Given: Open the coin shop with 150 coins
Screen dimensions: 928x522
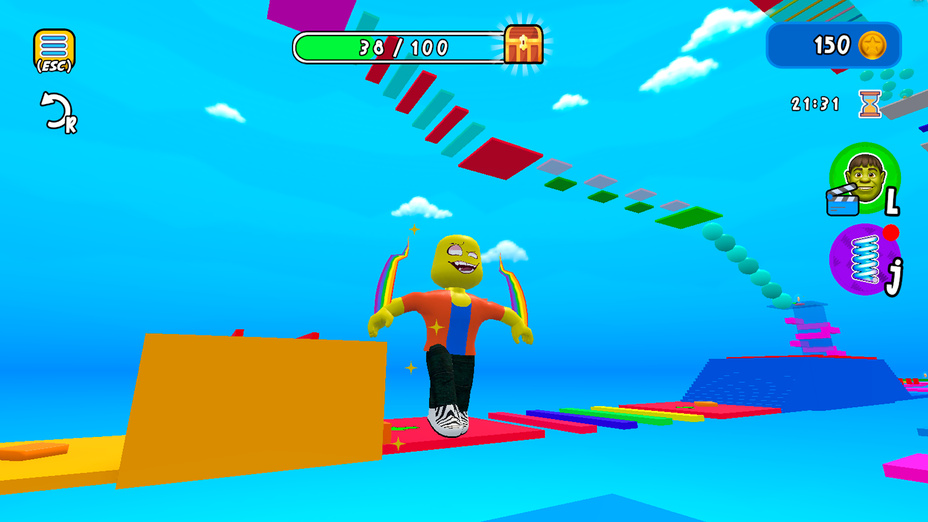Looking at the screenshot, I should point(833,45).
